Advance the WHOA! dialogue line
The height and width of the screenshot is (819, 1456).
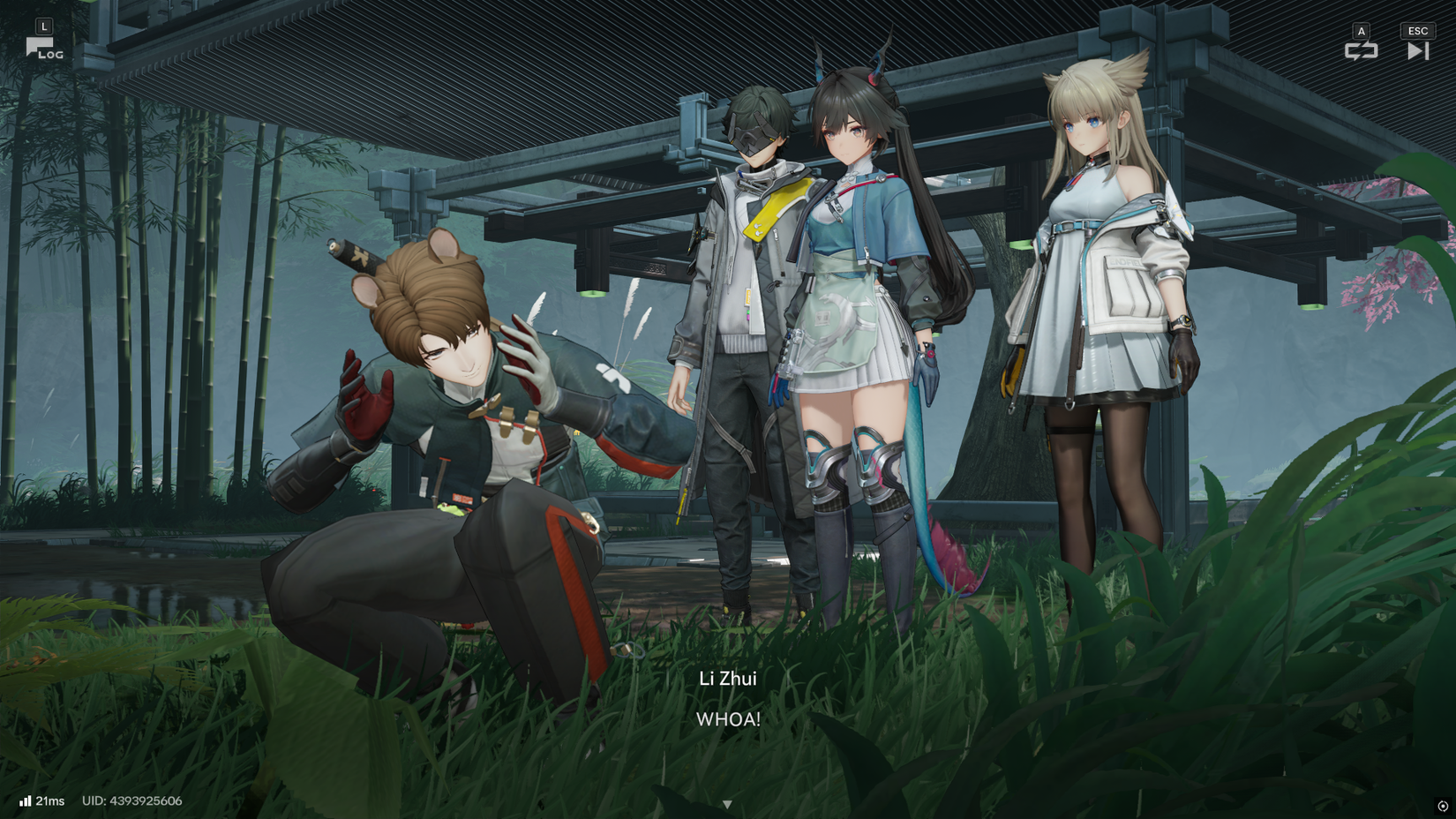click(728, 720)
